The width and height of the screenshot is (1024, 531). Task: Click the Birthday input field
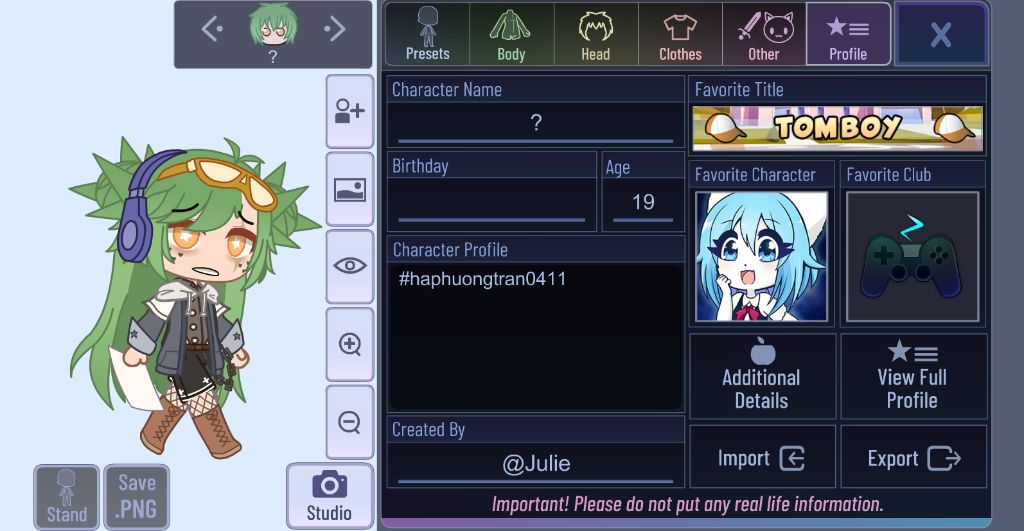pos(491,202)
